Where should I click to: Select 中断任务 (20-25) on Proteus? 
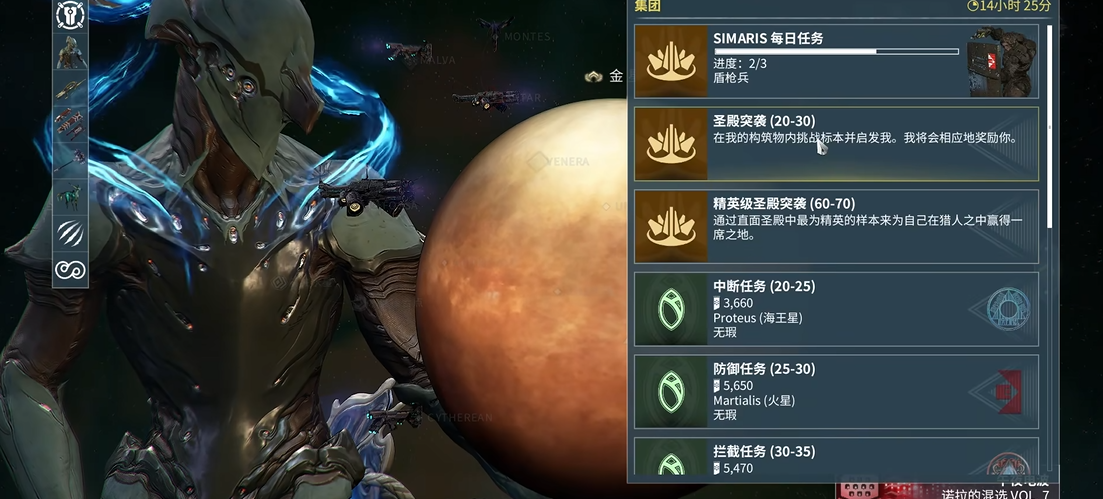[836, 309]
